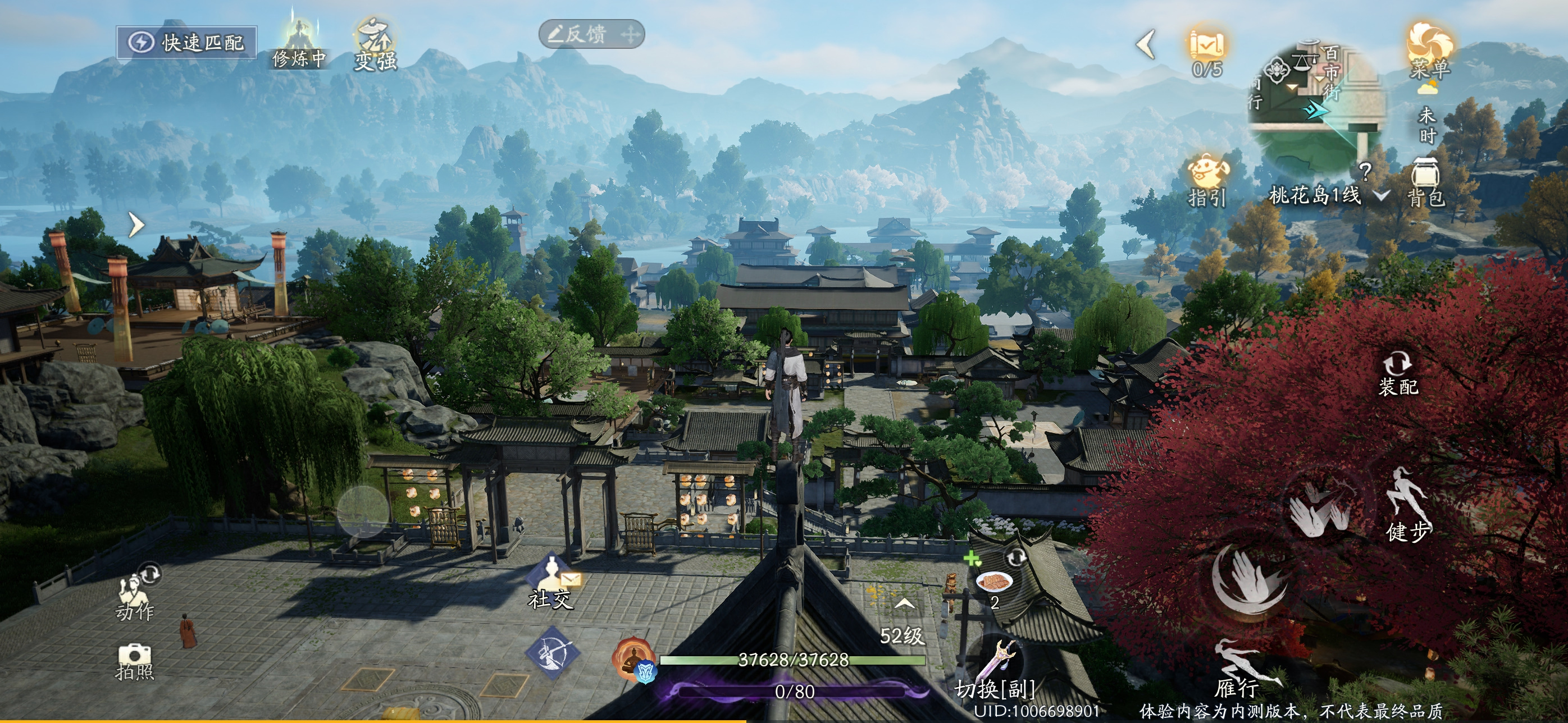Open the 菜单 main menu
Image resolution: width=1568 pixels, height=723 pixels.
click(x=1430, y=52)
